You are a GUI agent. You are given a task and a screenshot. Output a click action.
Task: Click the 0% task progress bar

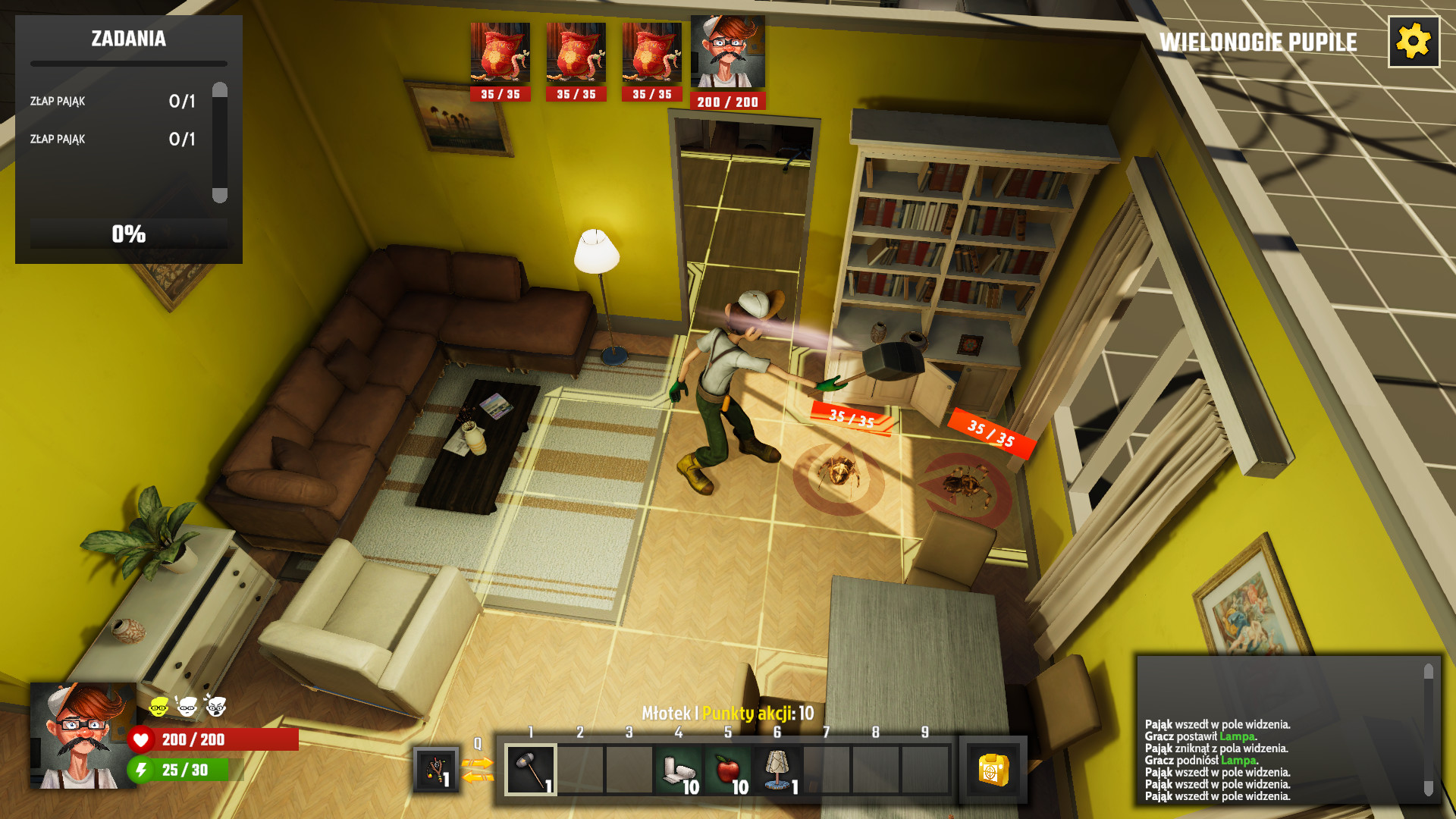pos(129,234)
